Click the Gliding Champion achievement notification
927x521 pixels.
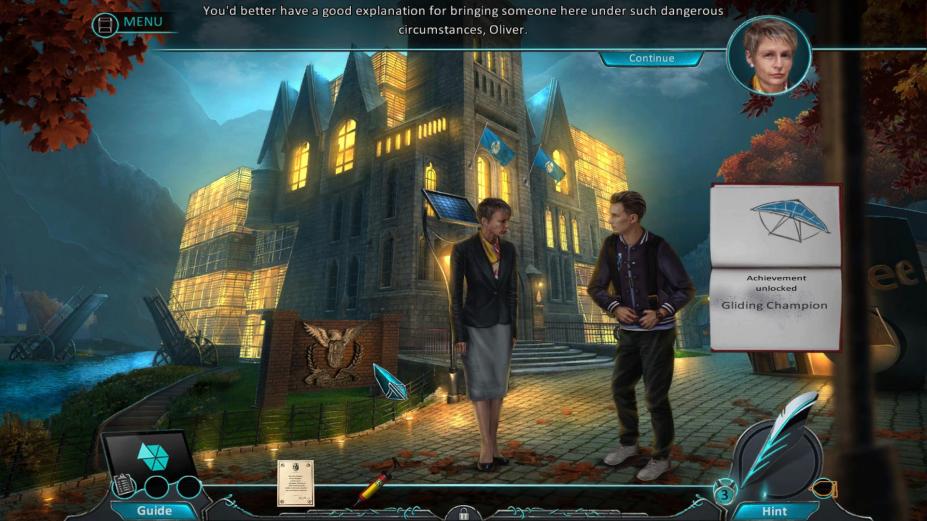coord(775,268)
